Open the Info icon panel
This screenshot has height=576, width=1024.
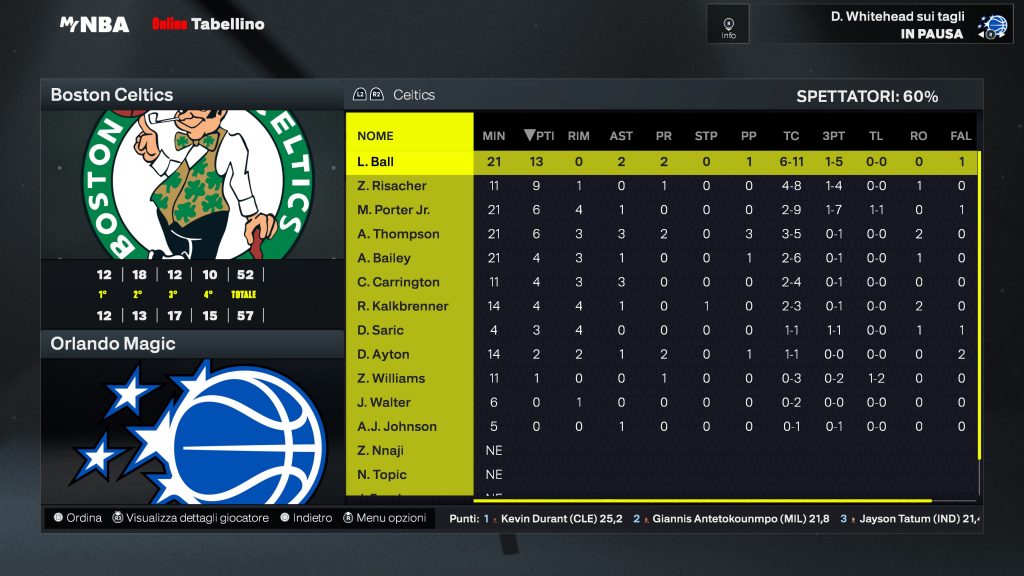point(728,24)
